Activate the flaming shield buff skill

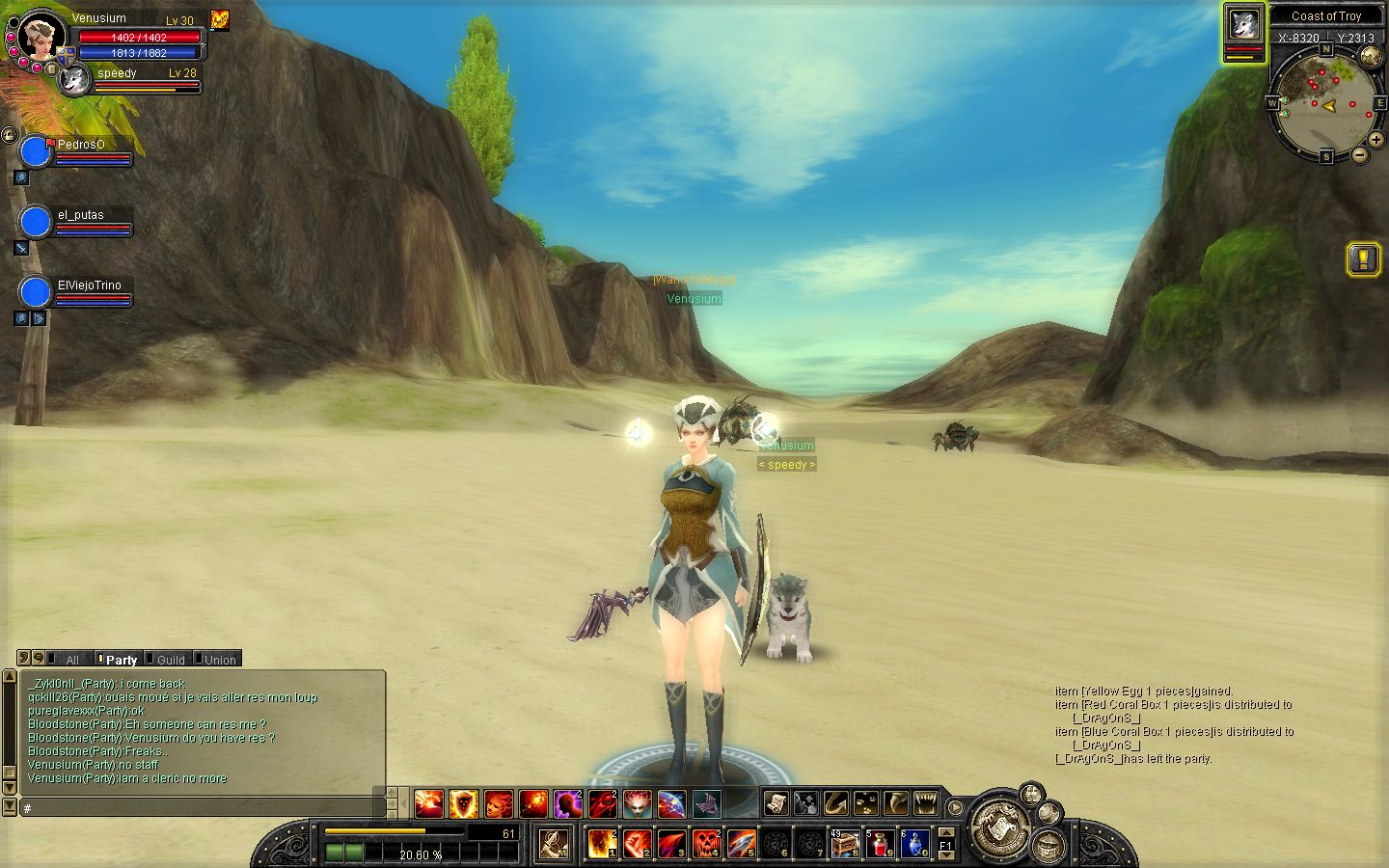464,802
